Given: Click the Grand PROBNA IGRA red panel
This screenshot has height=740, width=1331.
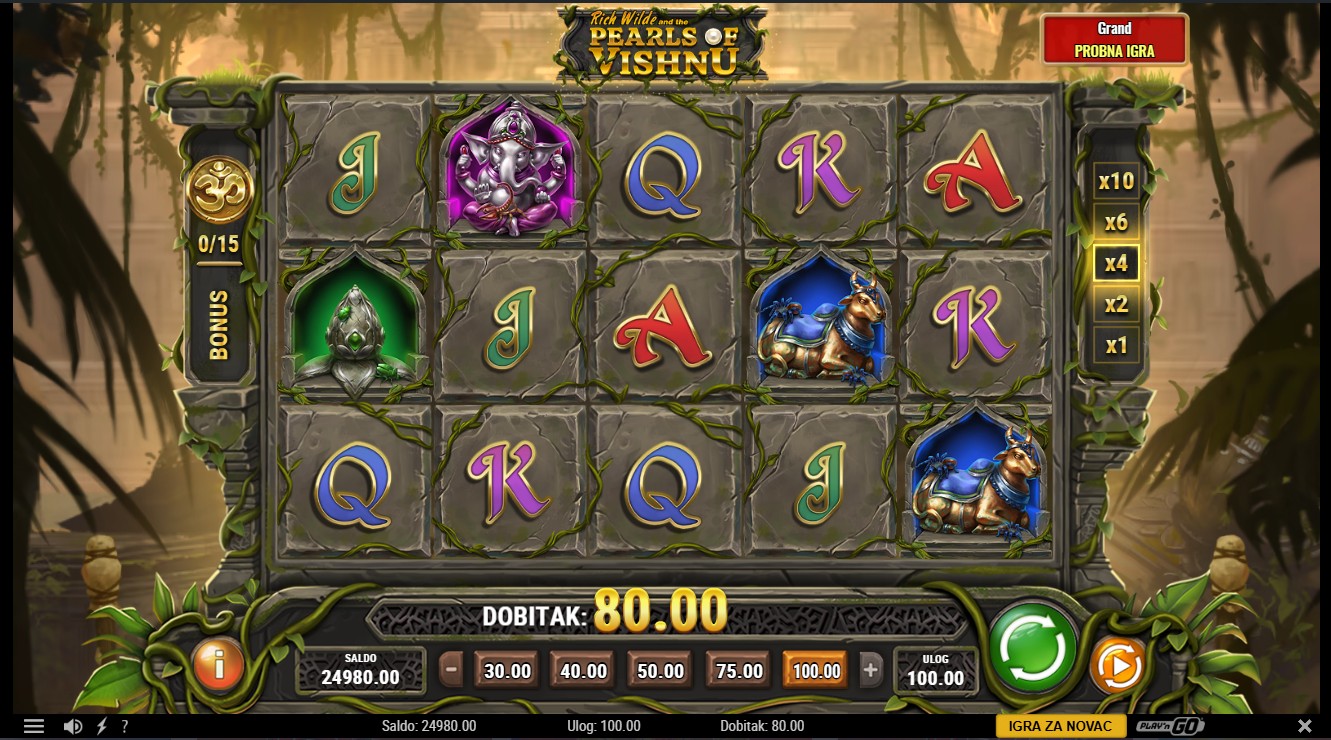Looking at the screenshot, I should pos(1115,40).
